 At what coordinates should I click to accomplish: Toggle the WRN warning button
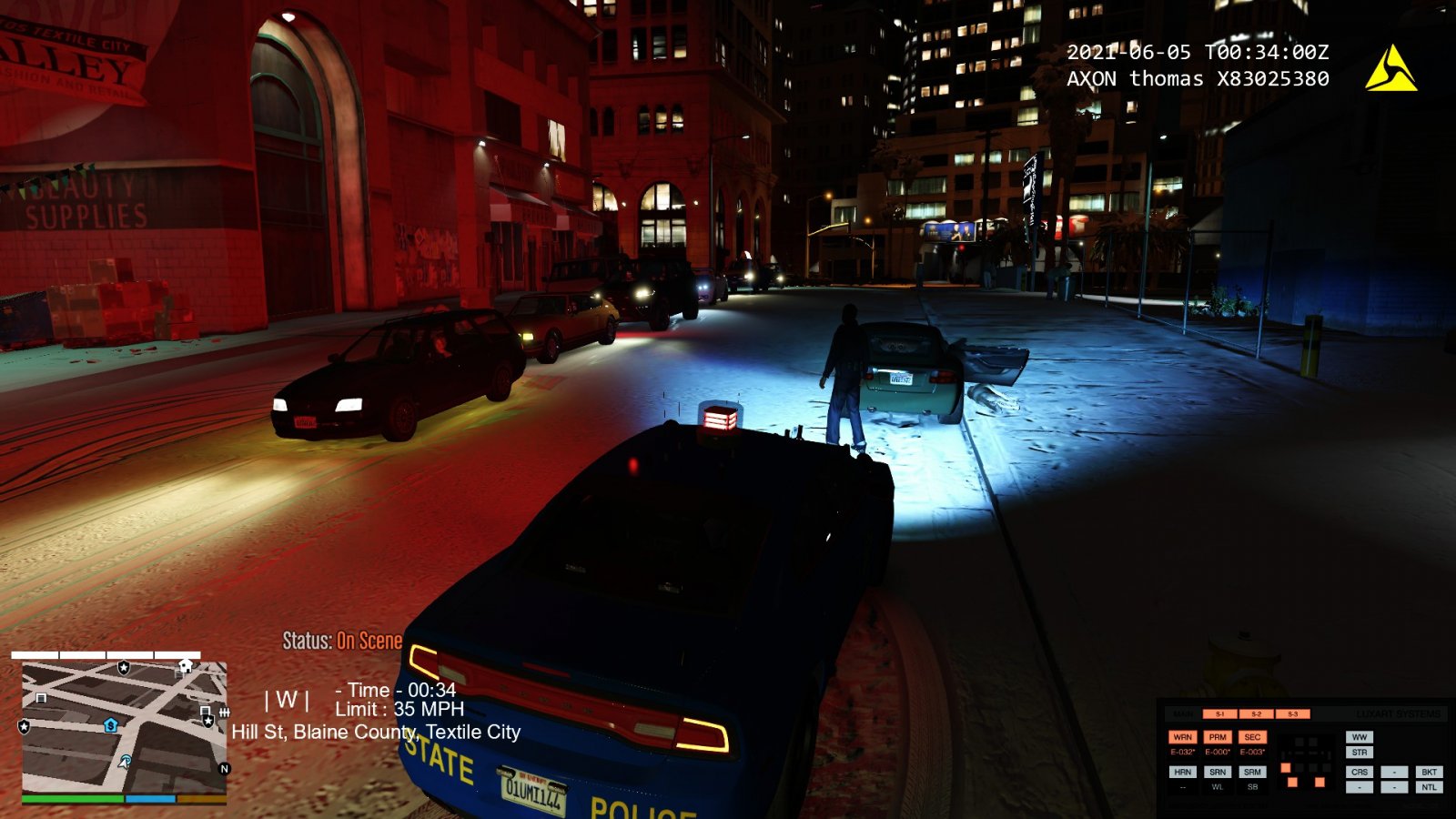click(x=1182, y=737)
